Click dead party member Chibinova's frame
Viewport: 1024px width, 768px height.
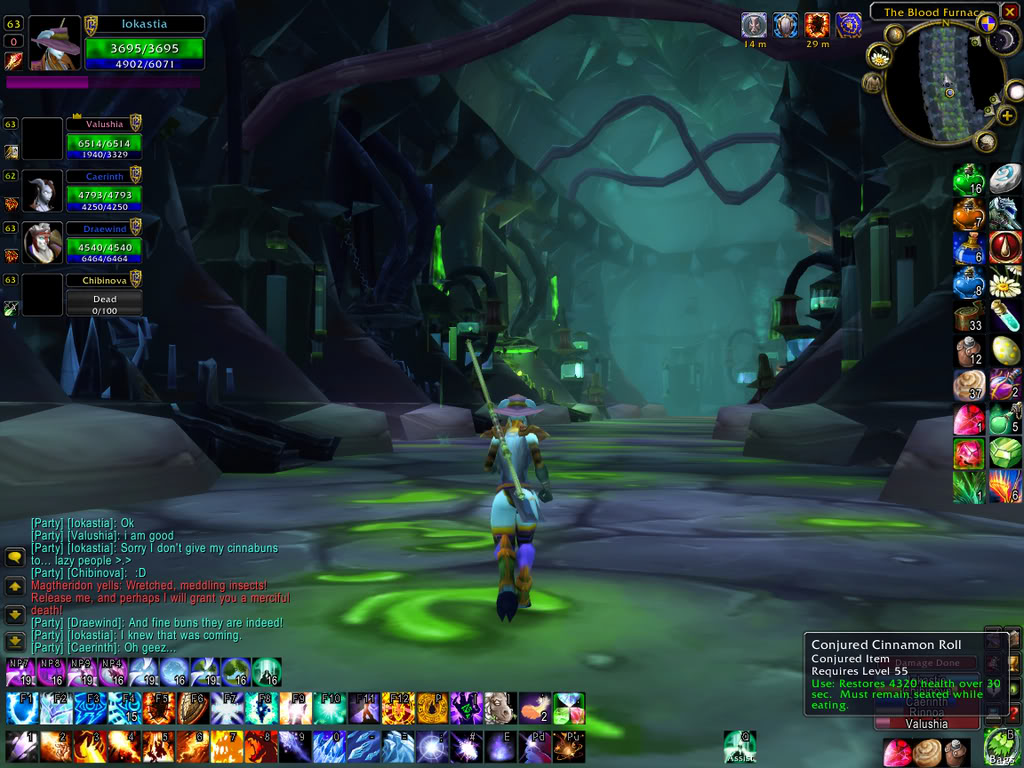(x=103, y=296)
